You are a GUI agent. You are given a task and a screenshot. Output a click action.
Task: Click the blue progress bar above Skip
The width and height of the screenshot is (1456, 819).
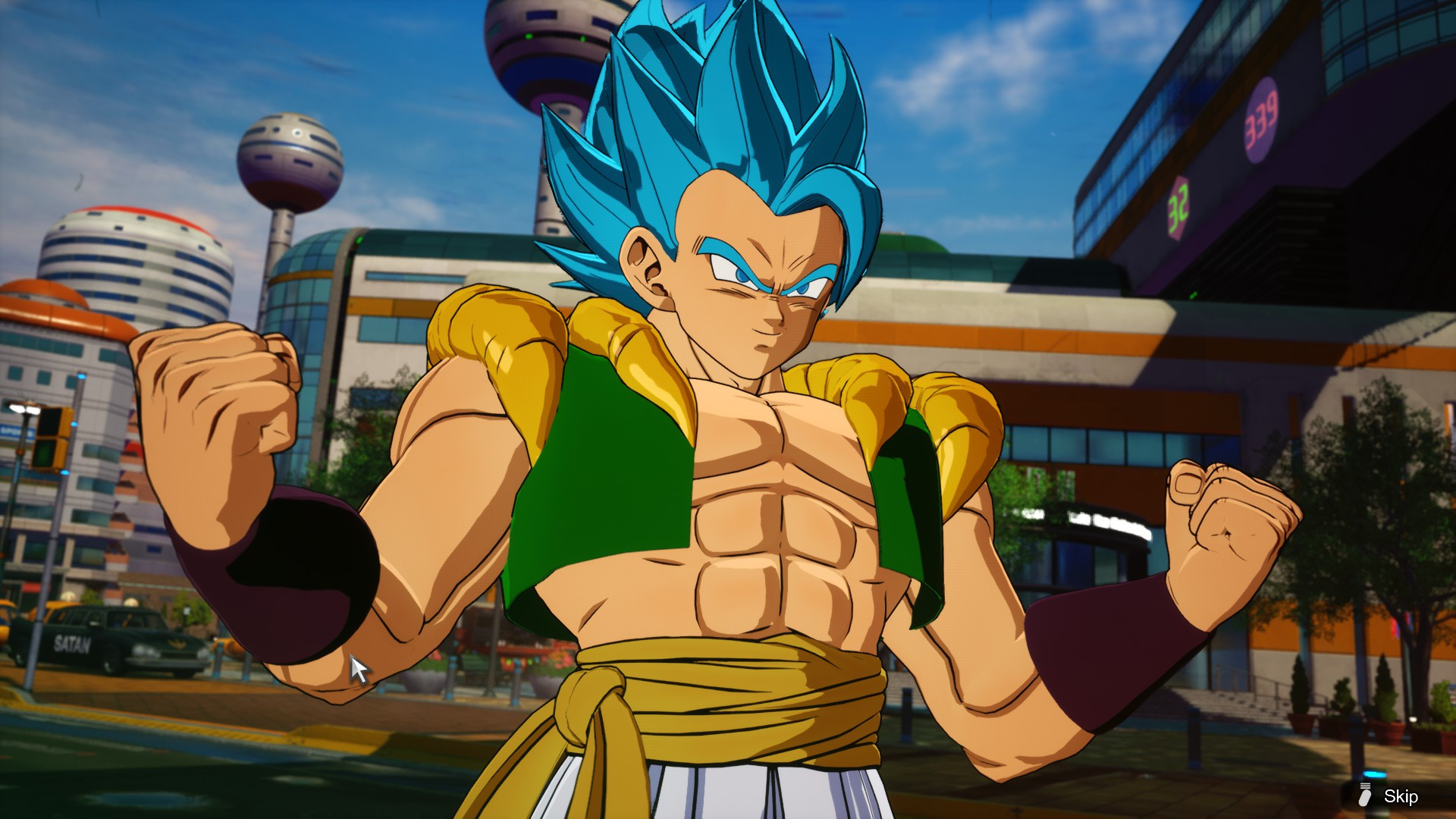(x=1374, y=773)
